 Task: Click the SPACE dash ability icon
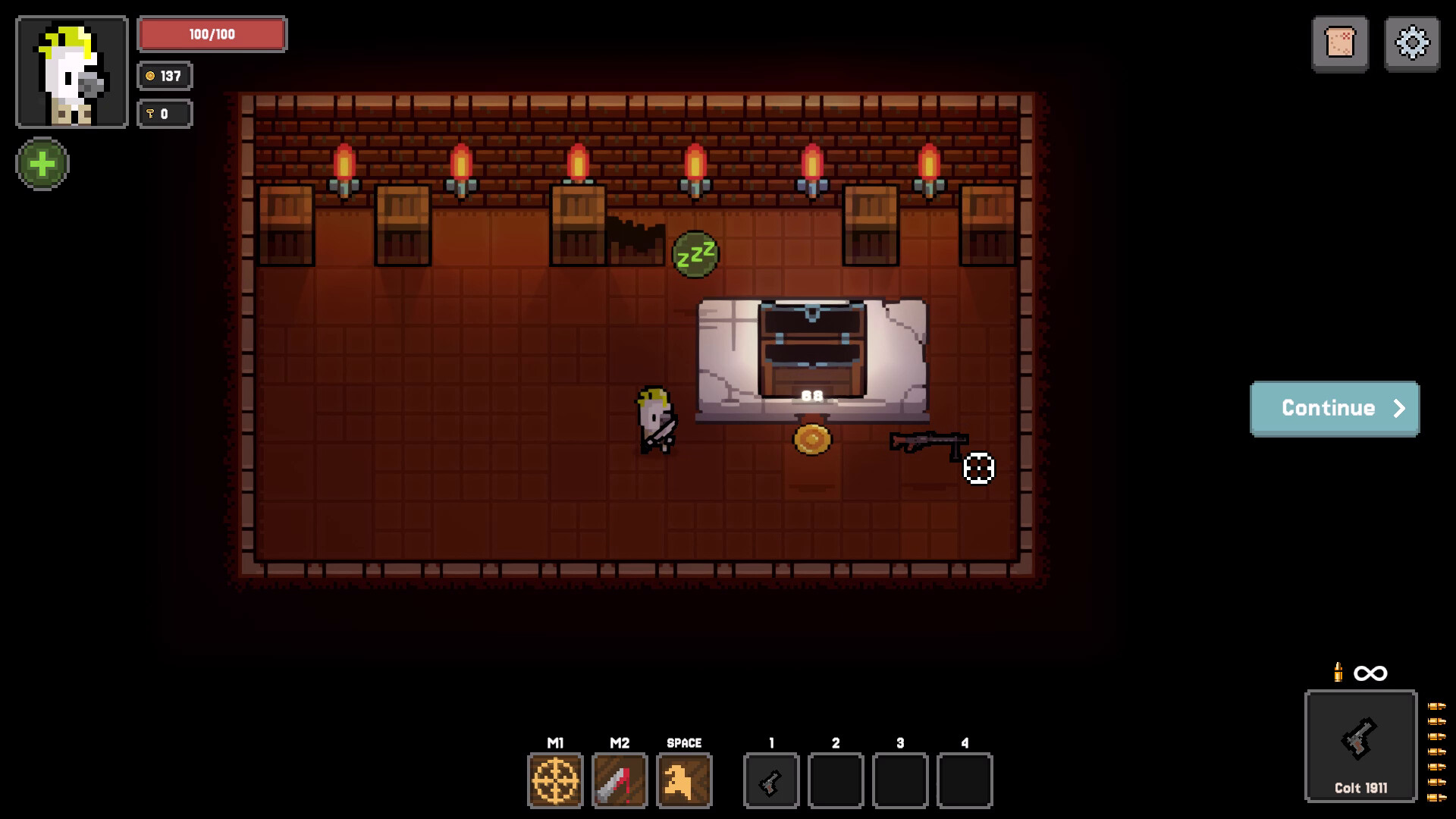684,780
